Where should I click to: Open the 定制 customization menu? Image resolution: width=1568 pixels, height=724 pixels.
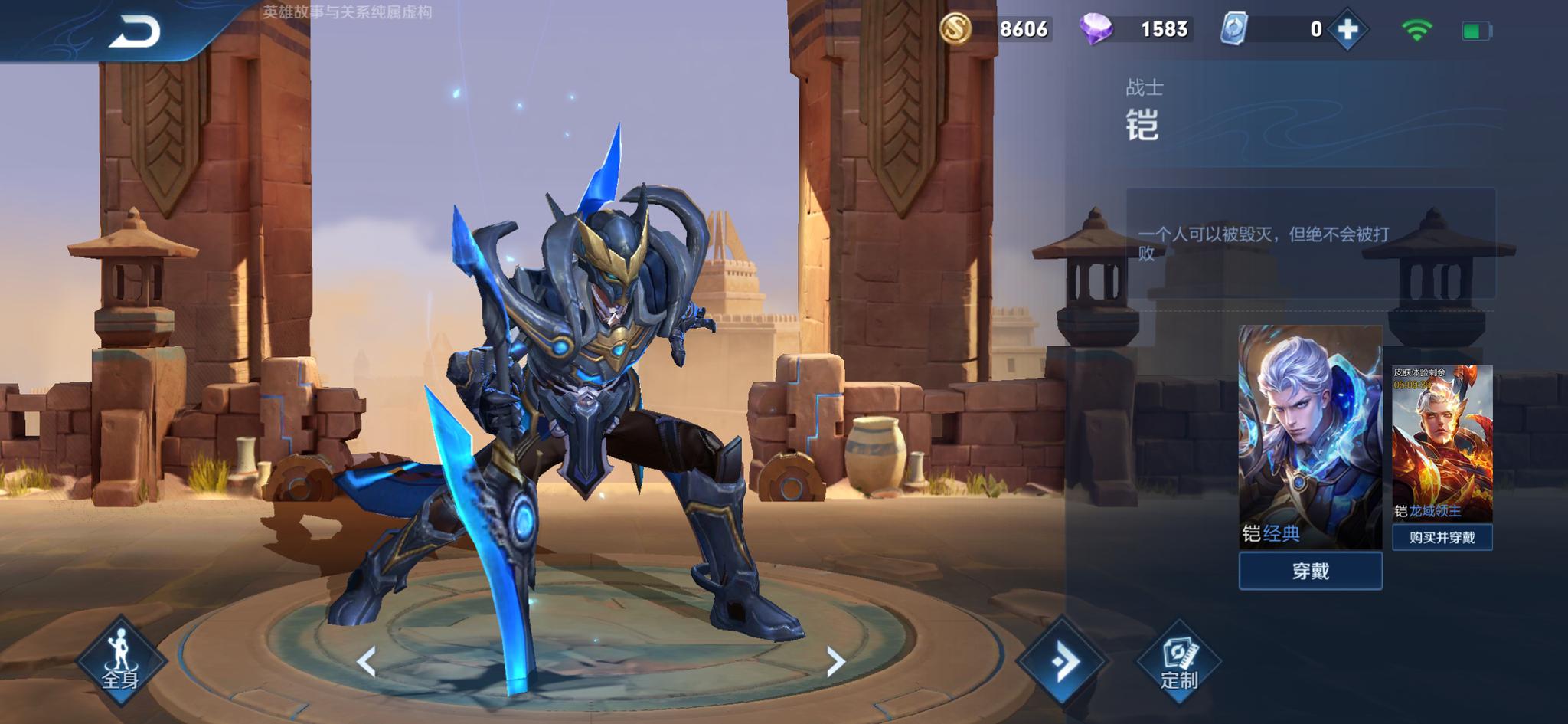[1178, 662]
